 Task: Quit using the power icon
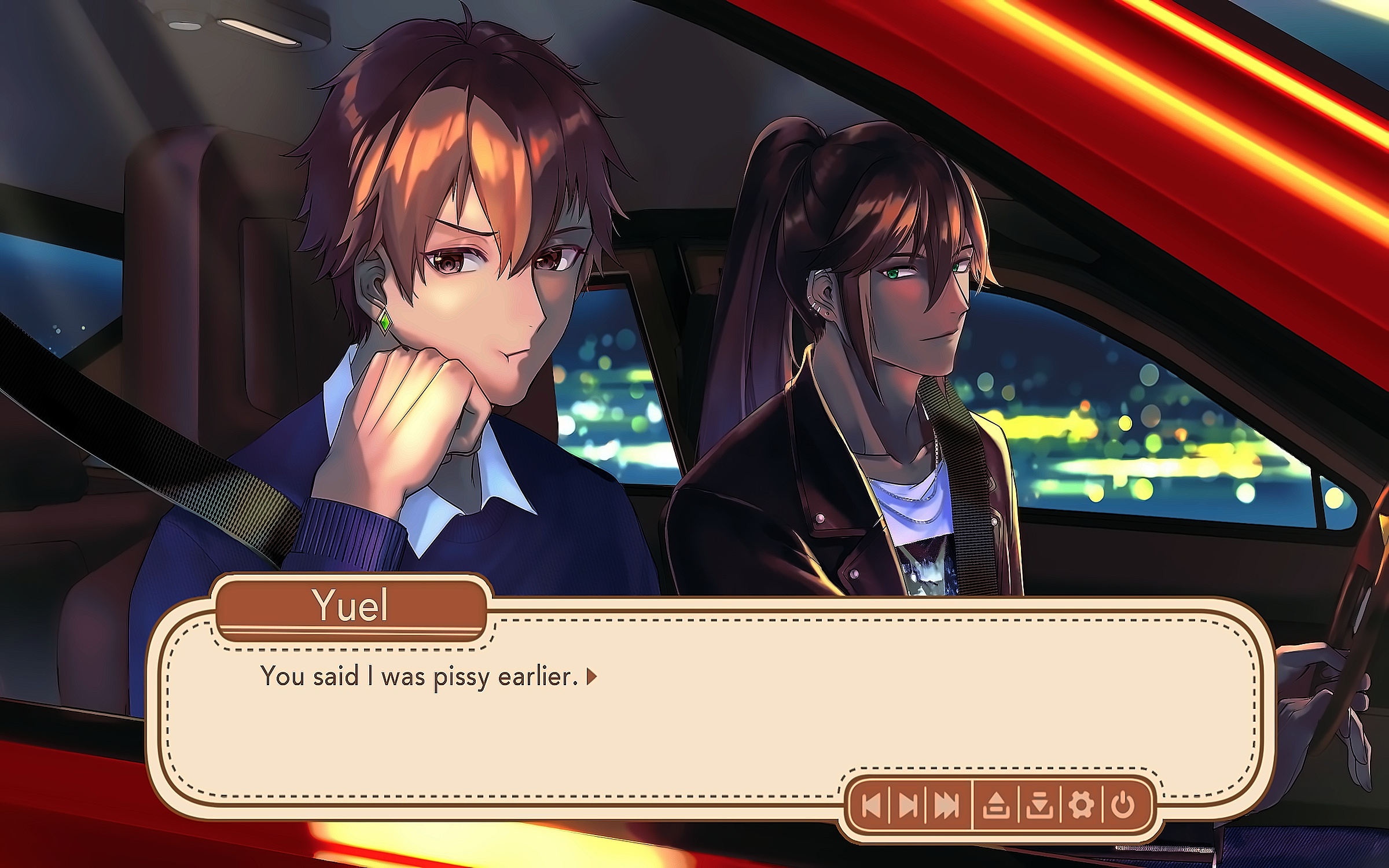(x=1123, y=805)
